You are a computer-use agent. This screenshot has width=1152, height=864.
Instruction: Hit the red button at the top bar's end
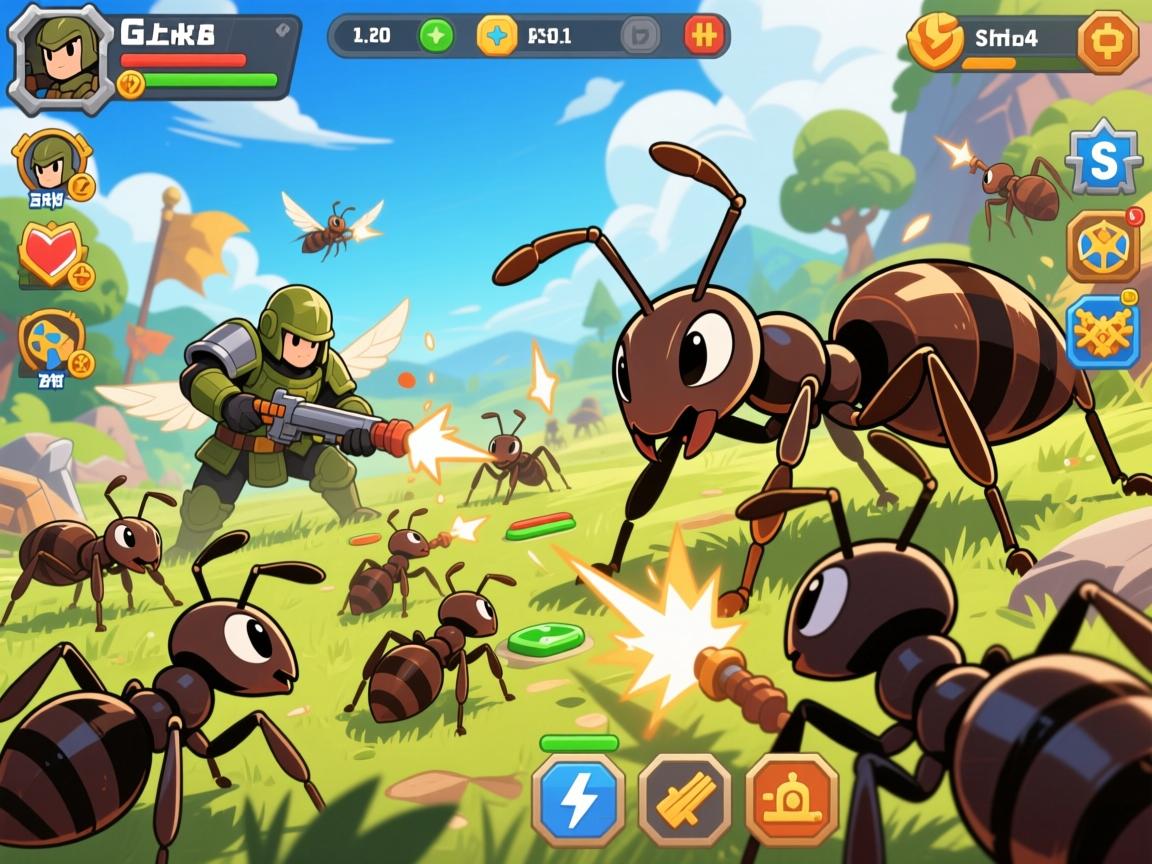click(x=704, y=36)
